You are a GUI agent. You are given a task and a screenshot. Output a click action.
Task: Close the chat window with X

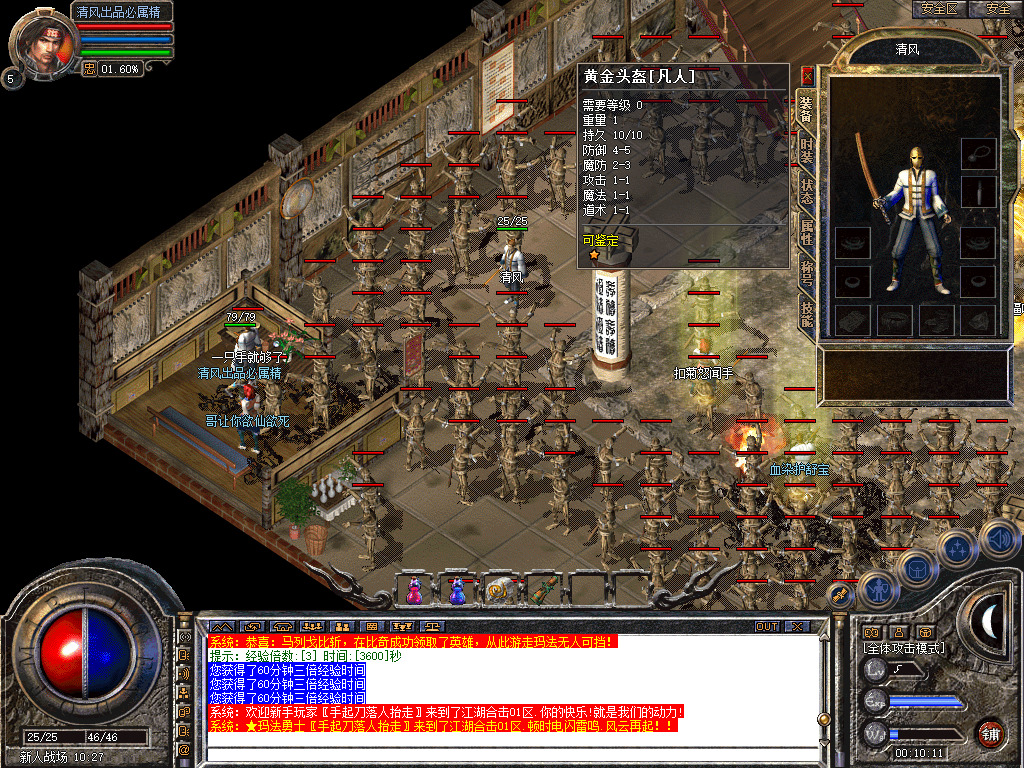[796, 626]
